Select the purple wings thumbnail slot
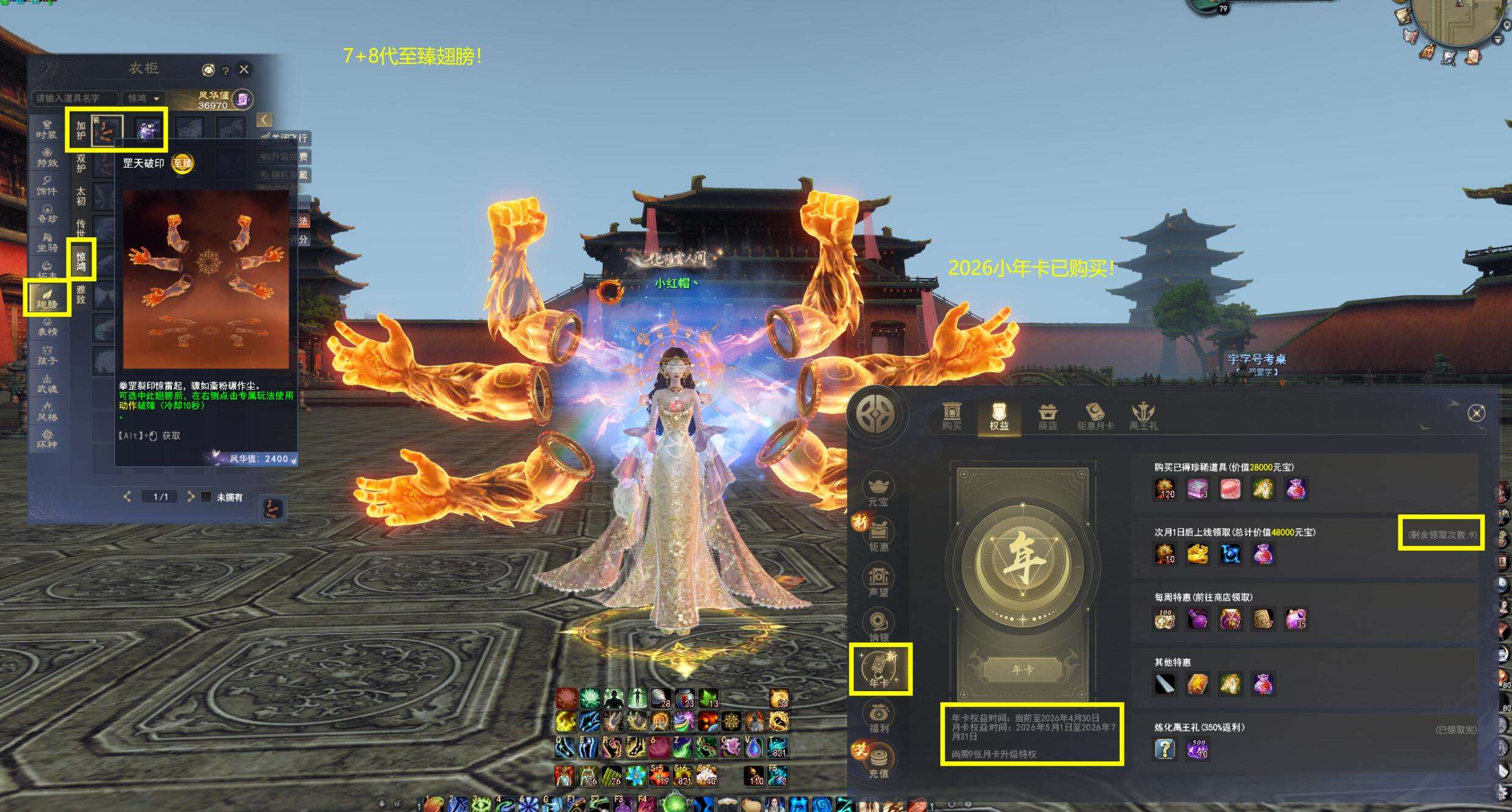 point(147,129)
